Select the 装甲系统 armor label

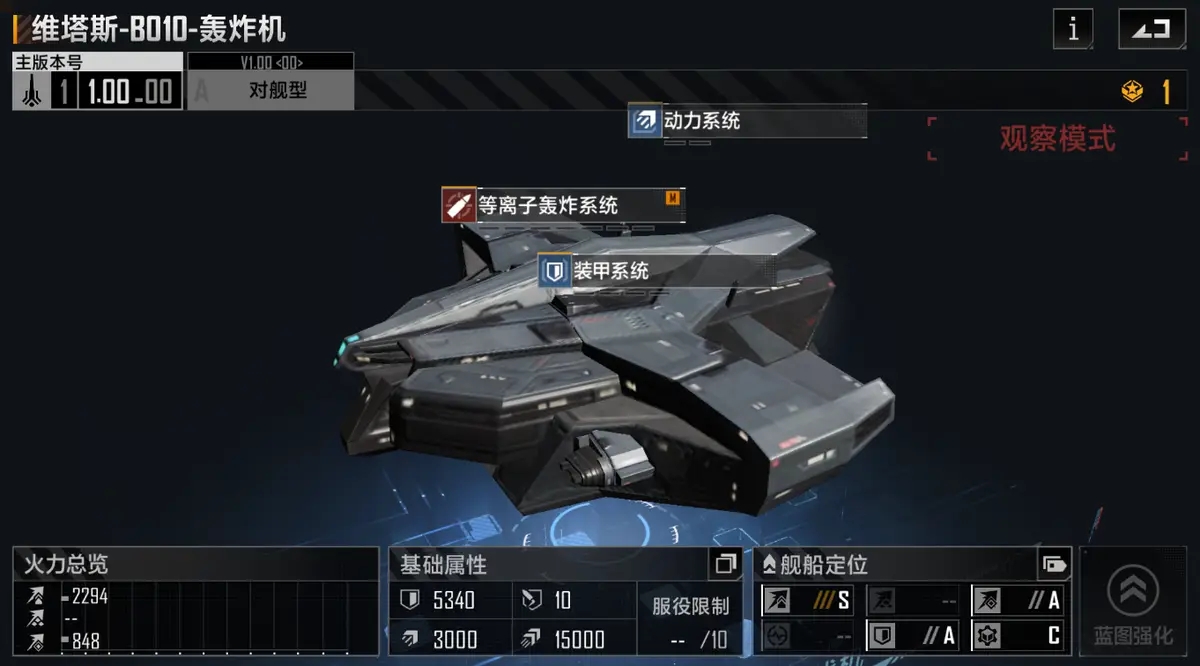pos(610,271)
